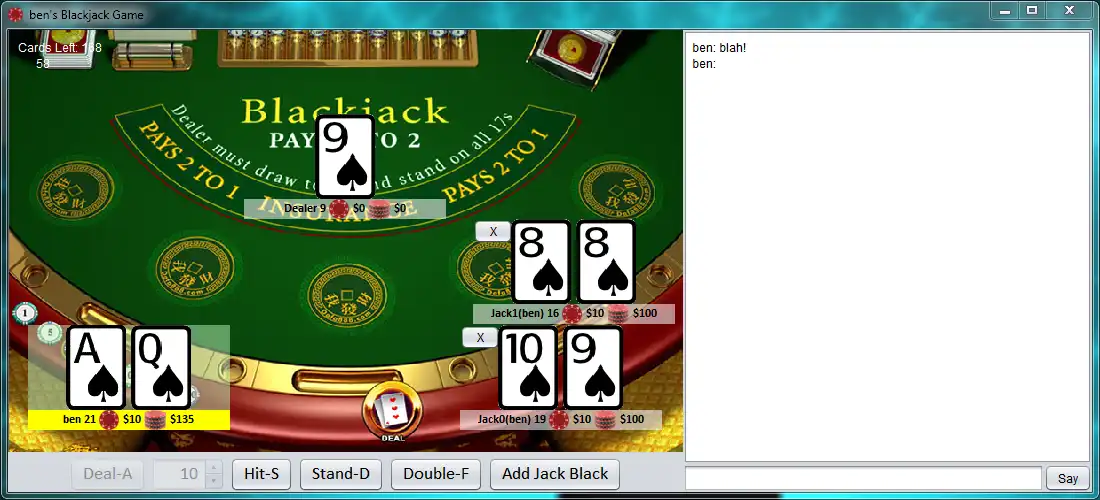Maximize the game window
Viewport: 1100px width, 500px height.
1032,10
